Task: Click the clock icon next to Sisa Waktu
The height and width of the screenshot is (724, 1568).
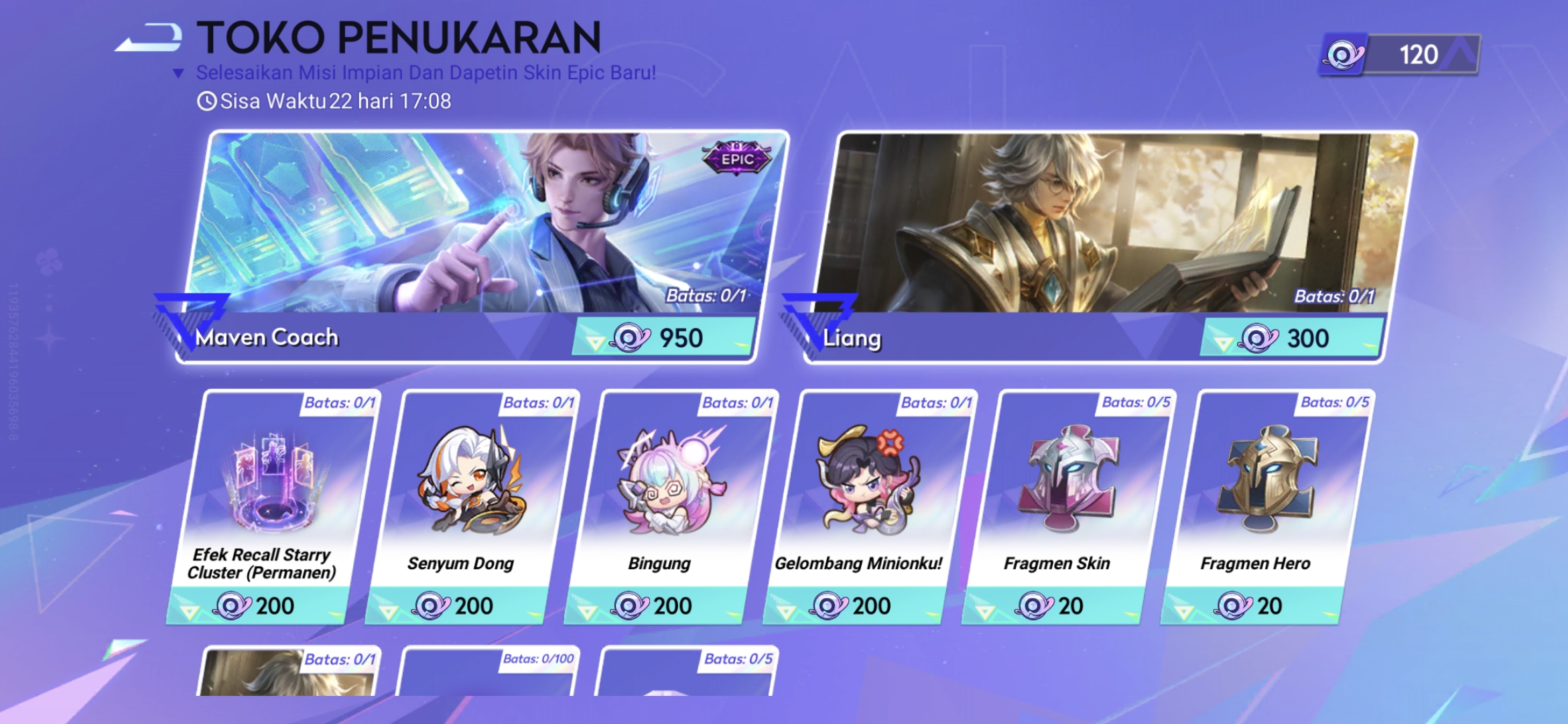Action: 205,101
